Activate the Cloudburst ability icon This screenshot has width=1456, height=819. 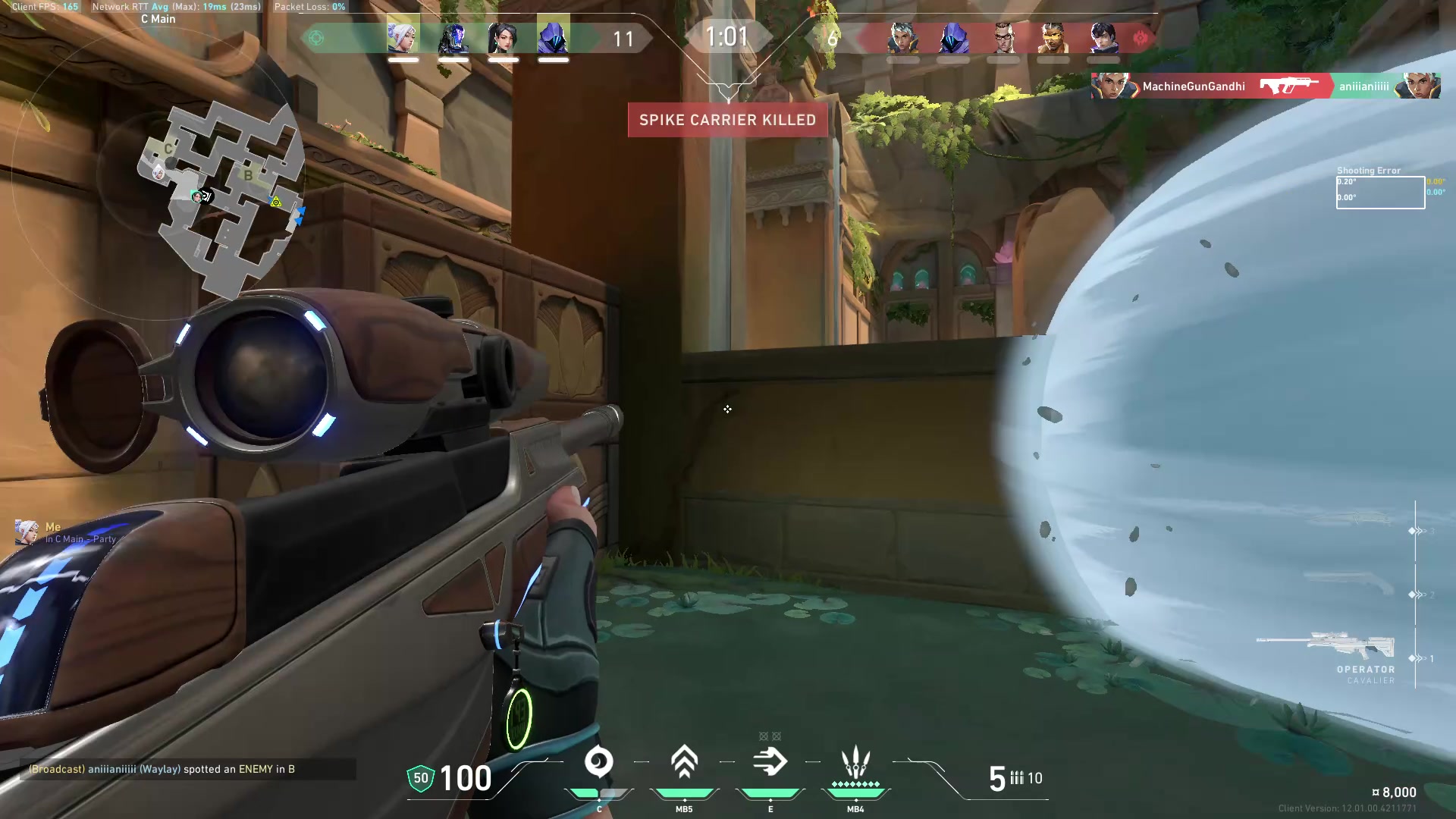(599, 762)
